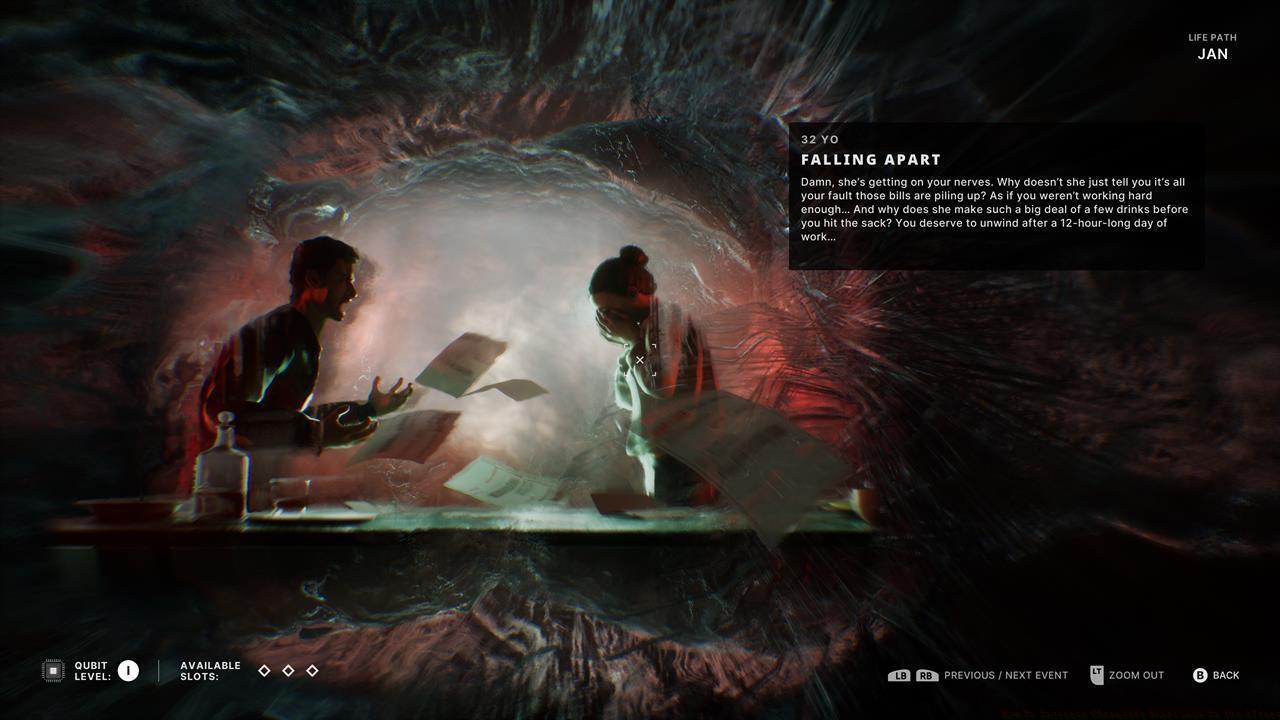Select the Falling Apart event description panel
Screen dimensions: 1280x720
(x=996, y=197)
